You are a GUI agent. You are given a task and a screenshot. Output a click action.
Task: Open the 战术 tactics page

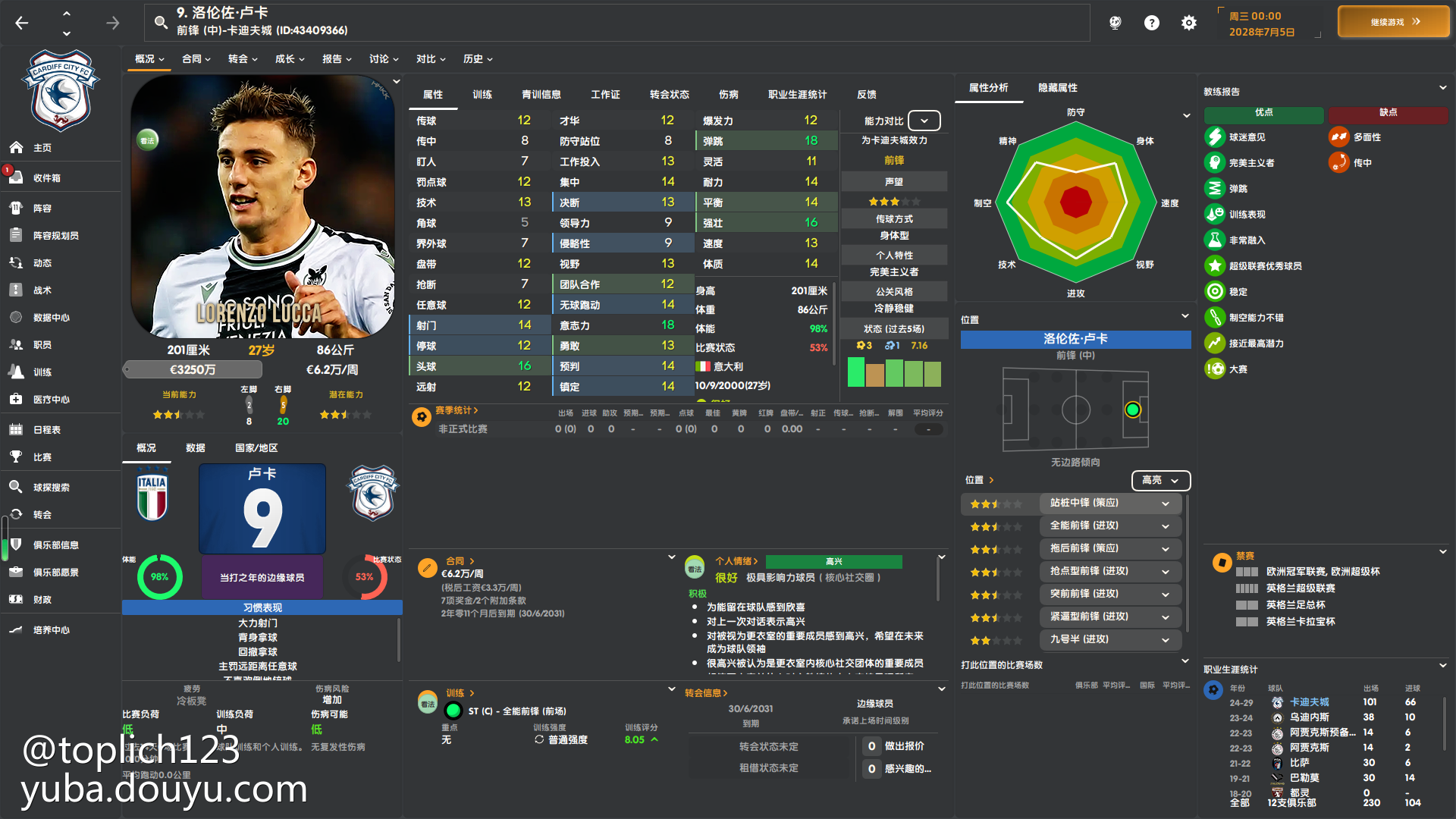42,290
